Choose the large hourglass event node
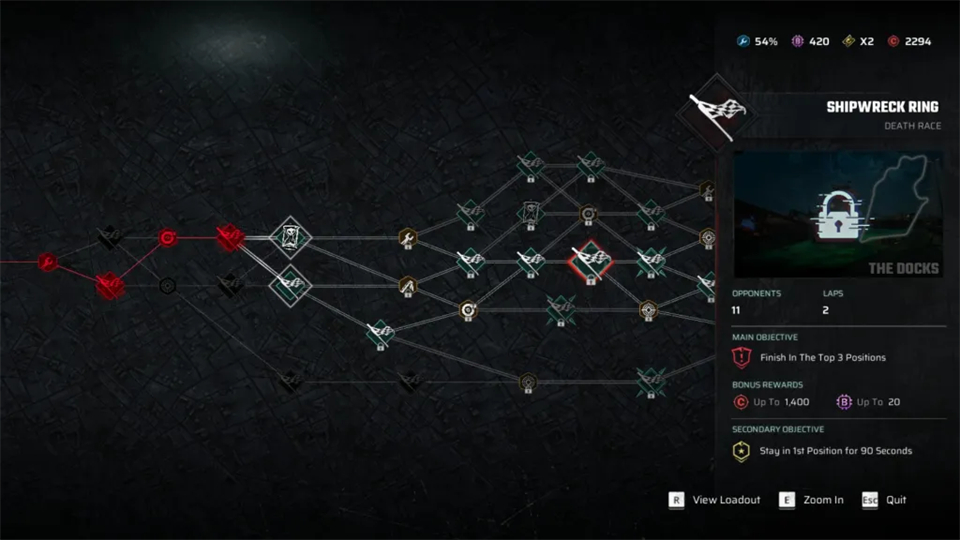This screenshot has height=540, width=960. 291,238
